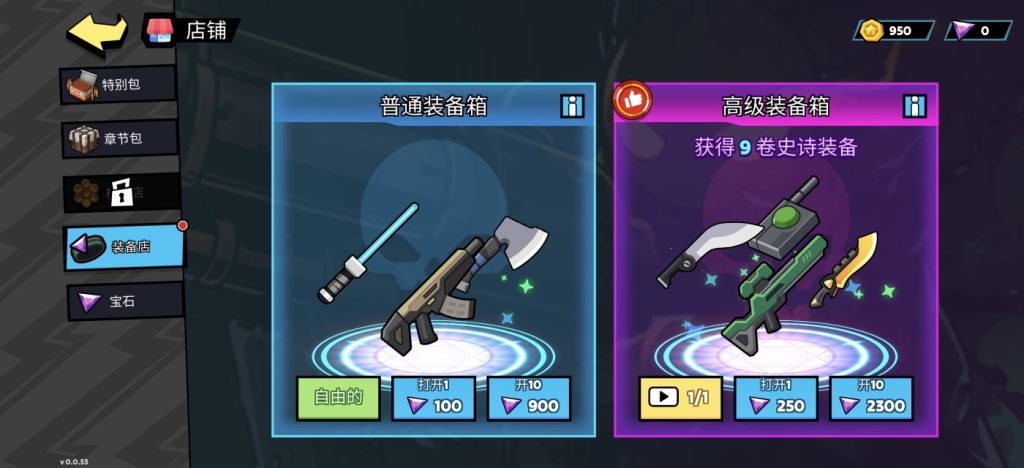Choose the 装备店 tab
1024x468 pixels.
pyautogui.click(x=124, y=247)
